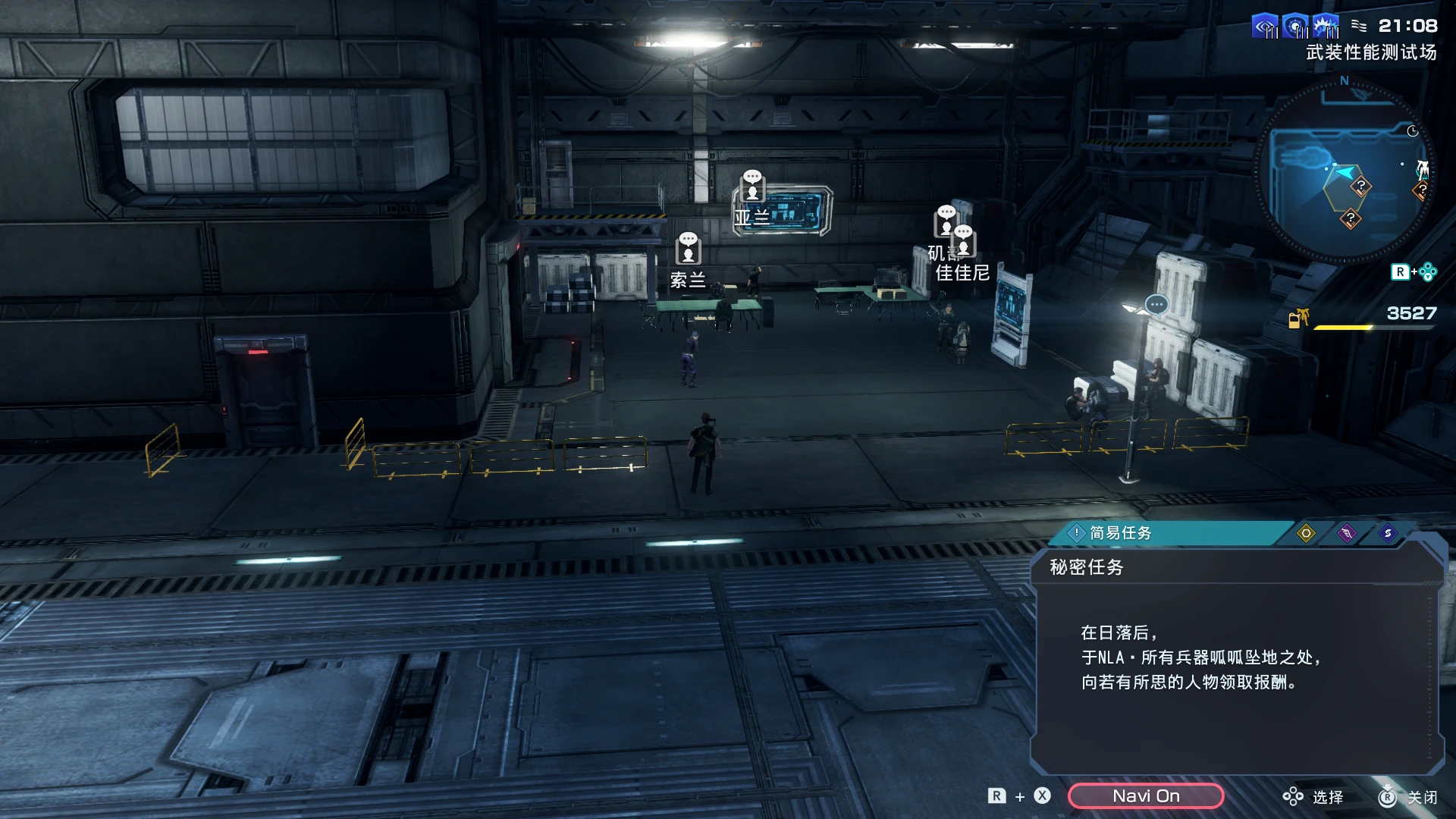The height and width of the screenshot is (819, 1456).
Task: Select the clock icon on the minimap
Action: pos(1413,131)
